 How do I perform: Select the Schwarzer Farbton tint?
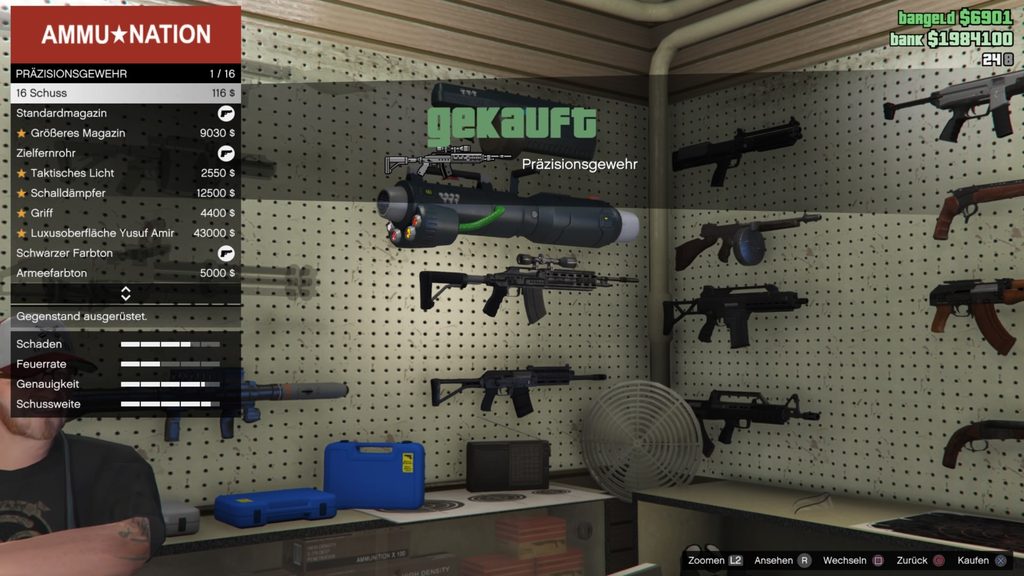125,253
